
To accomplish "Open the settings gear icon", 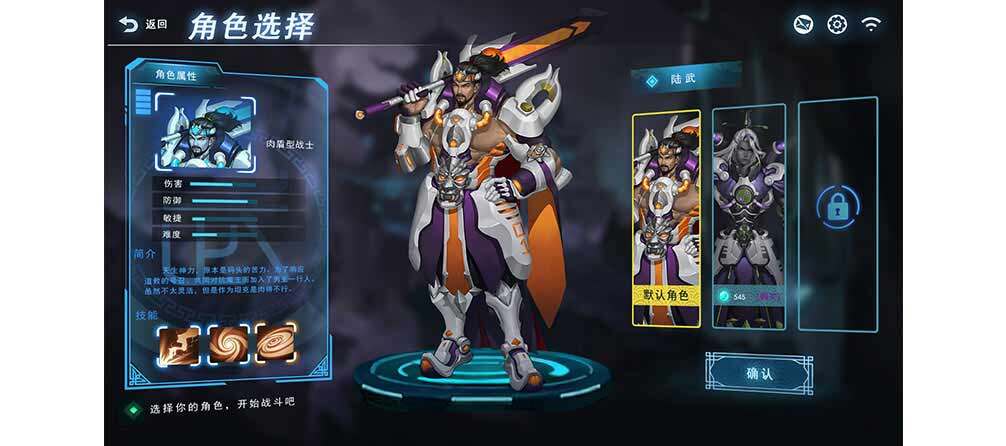I will click(x=837, y=24).
